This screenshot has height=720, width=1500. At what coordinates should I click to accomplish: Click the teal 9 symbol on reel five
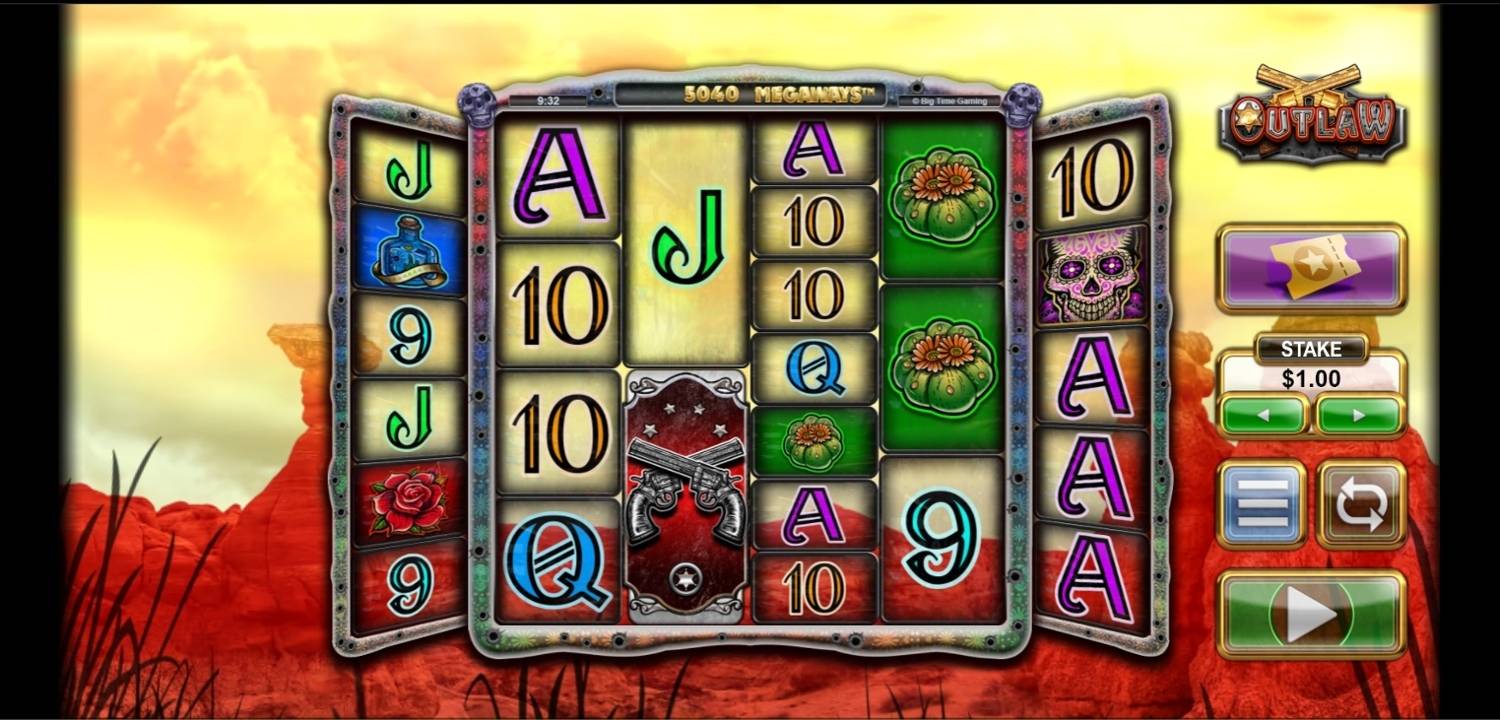click(x=941, y=535)
